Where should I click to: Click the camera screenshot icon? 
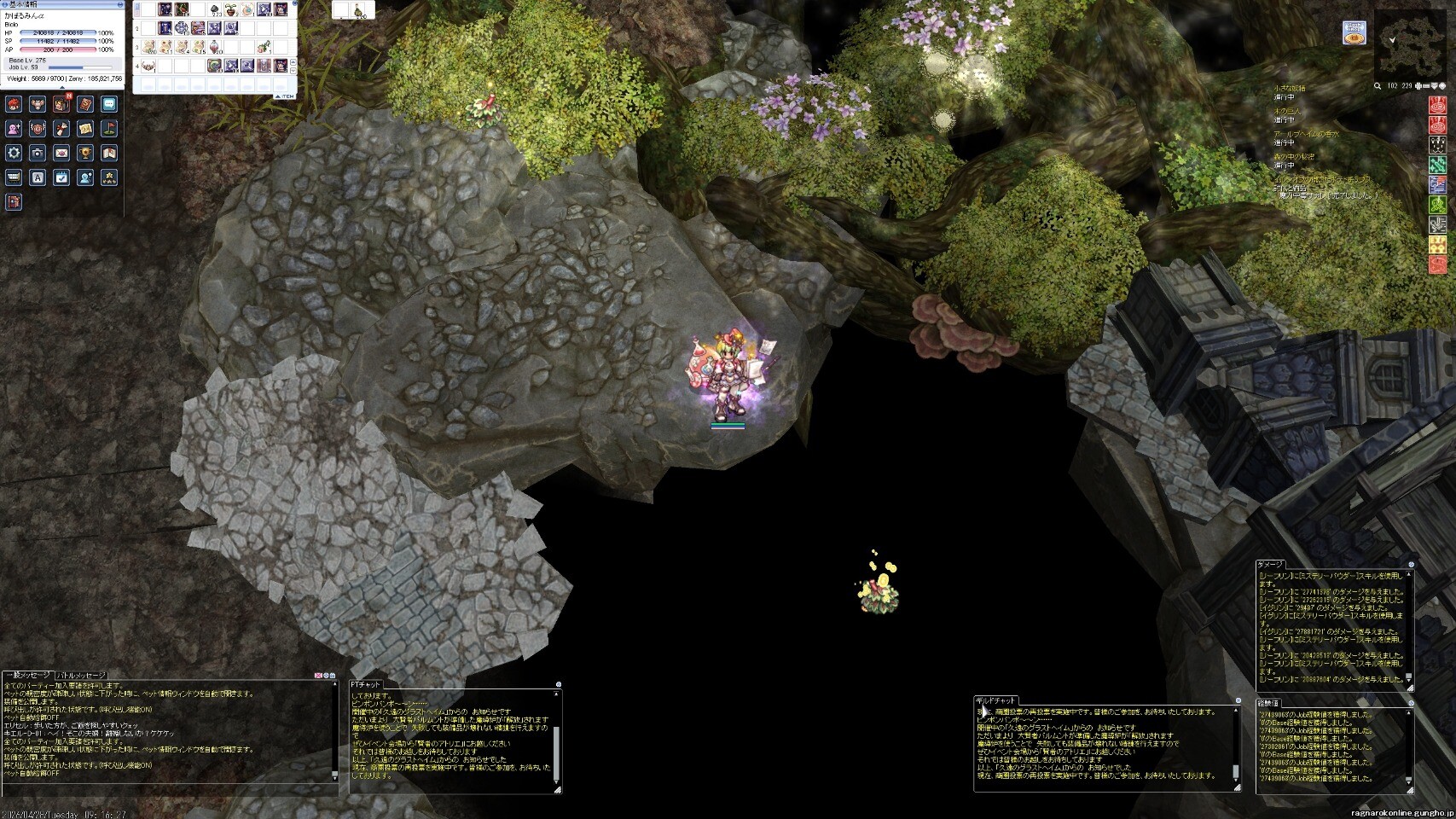coord(38,153)
